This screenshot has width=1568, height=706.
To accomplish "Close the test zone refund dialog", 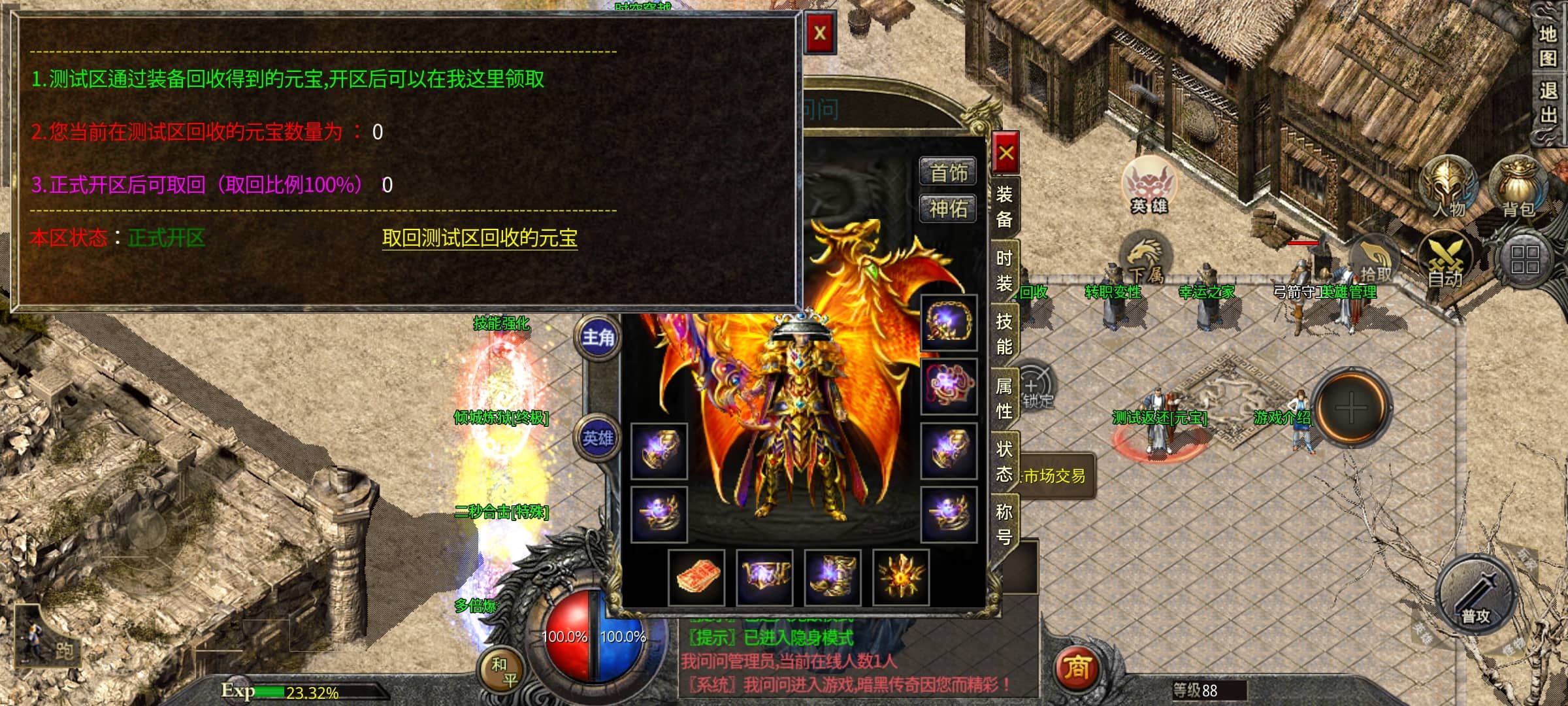I will click(820, 33).
